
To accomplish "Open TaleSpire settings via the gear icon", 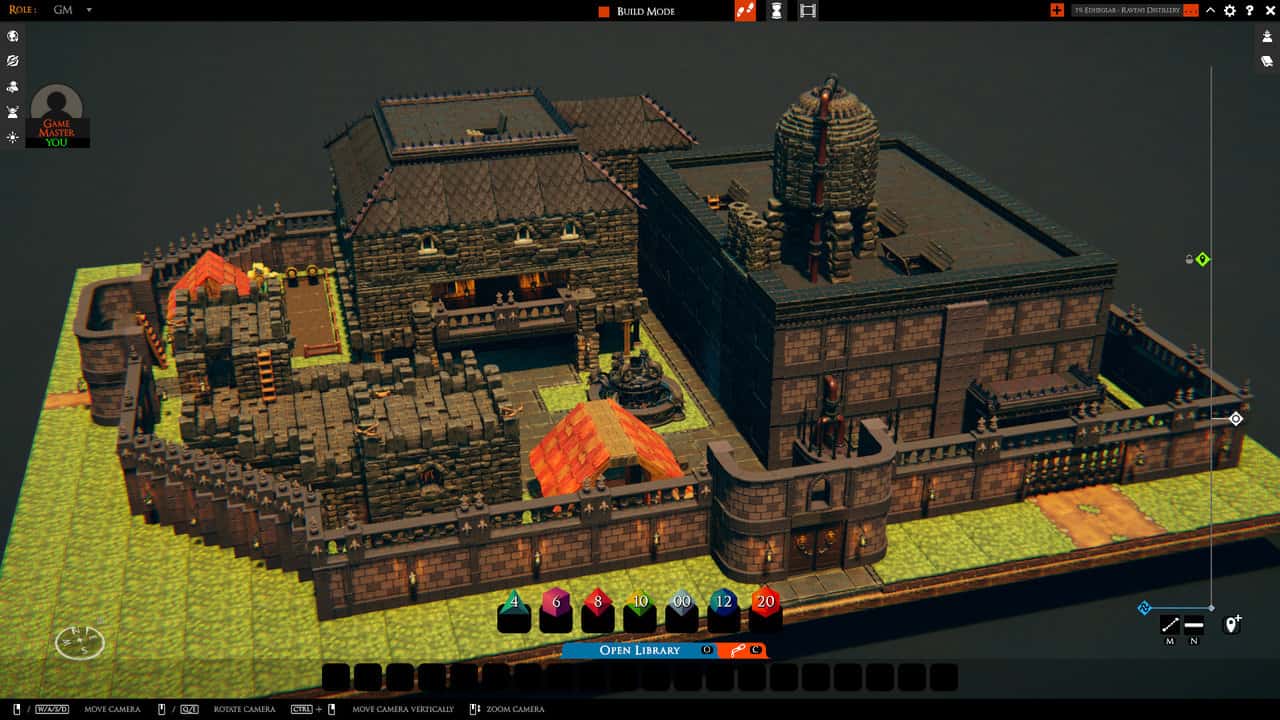I will (1230, 11).
